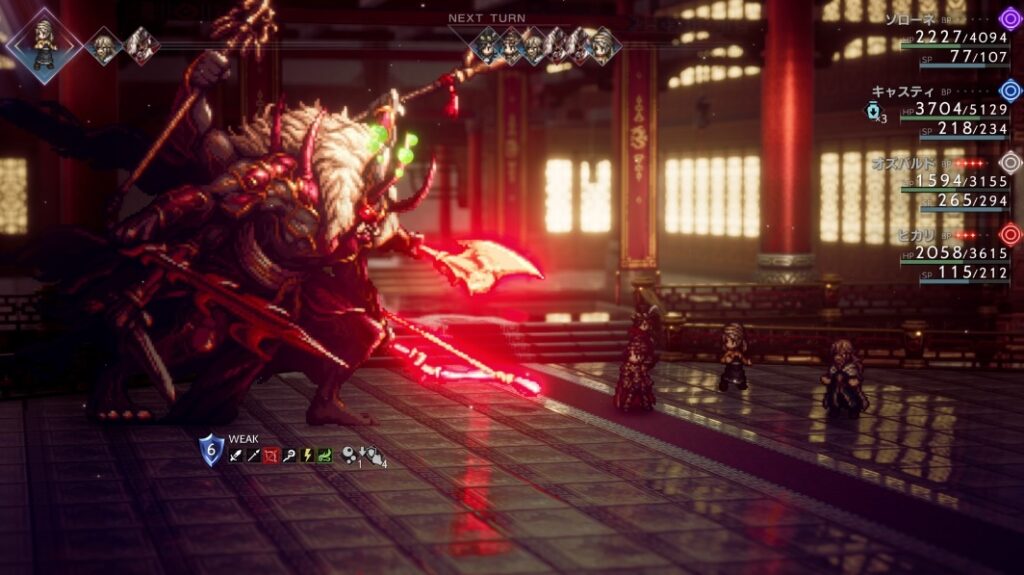
Task: Select the spear weakness icon
Action: (x=254, y=456)
